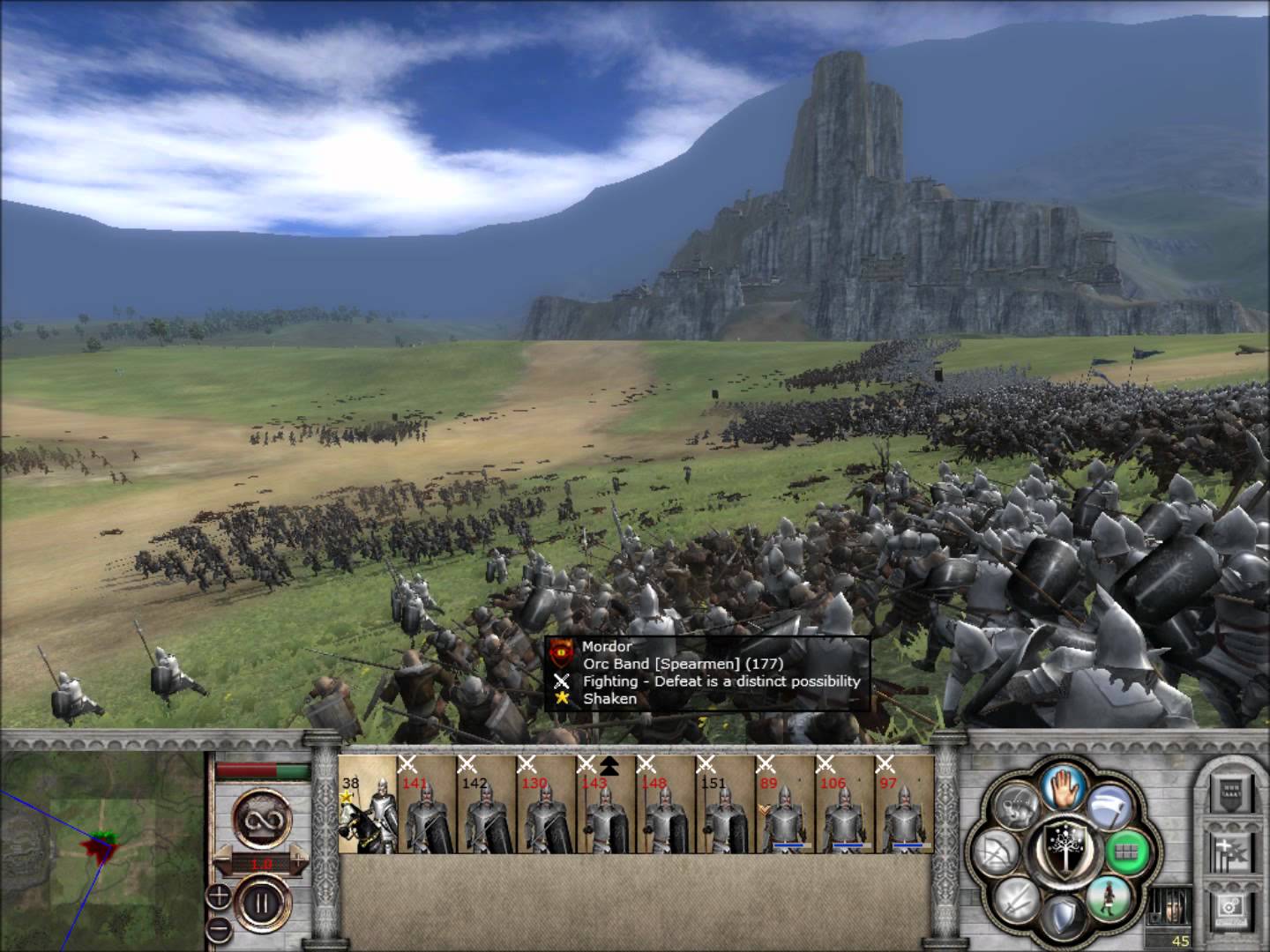Select the general's cavalry unit card (38)
Image resolution: width=1270 pixels, height=952 pixels.
click(368, 805)
